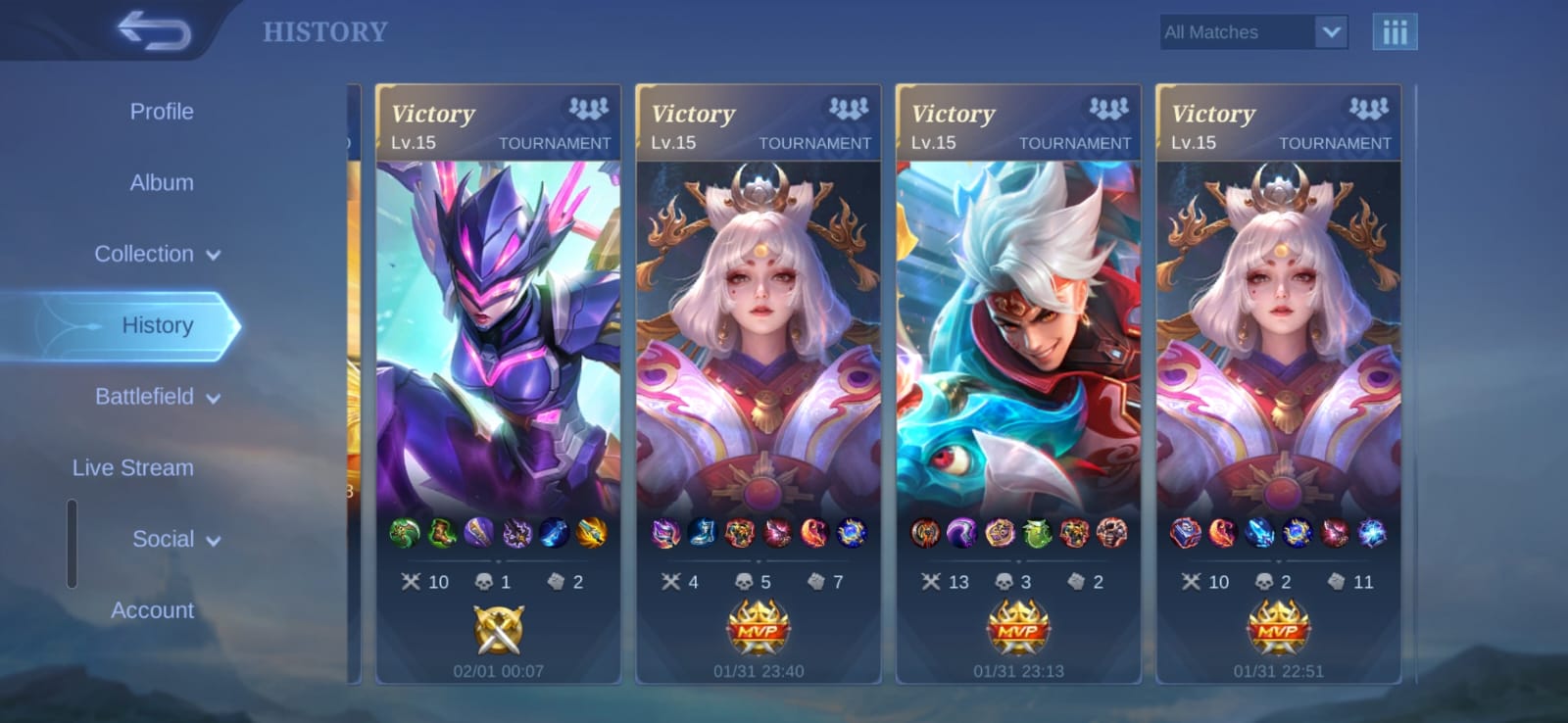Expand the Battlefield menu

pyautogui.click(x=157, y=397)
